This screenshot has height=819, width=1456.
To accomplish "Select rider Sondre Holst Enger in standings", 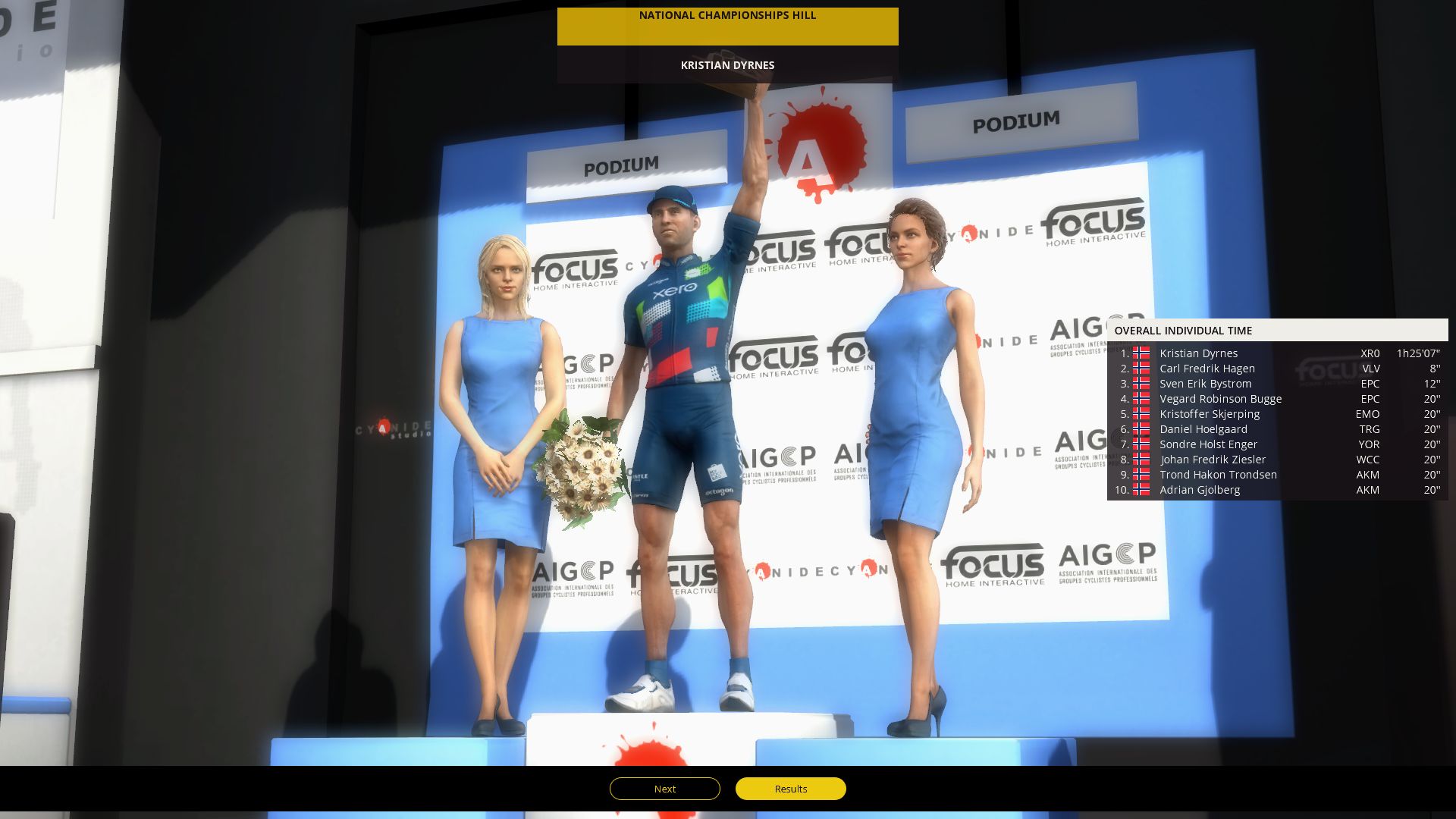I will point(1208,444).
